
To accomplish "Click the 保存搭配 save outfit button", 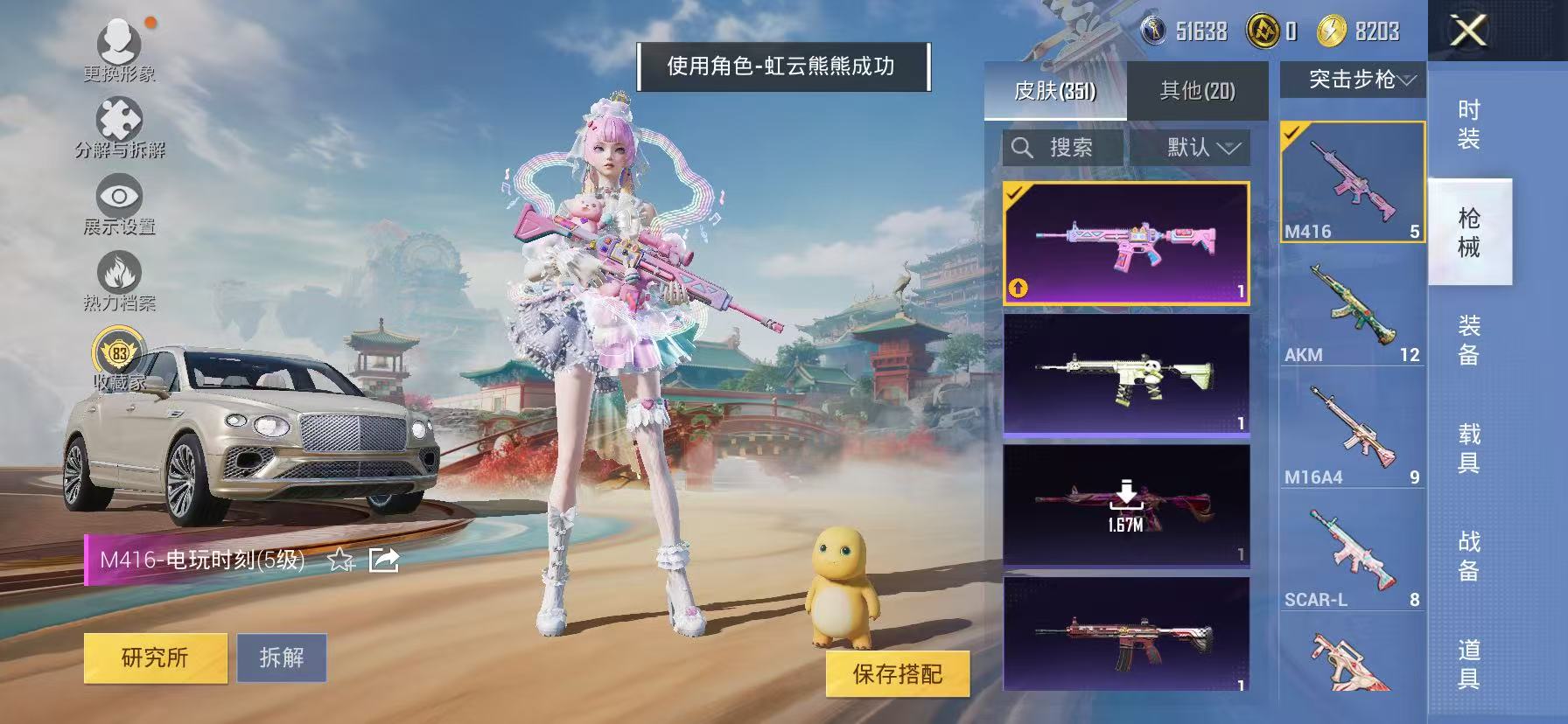I will point(897,673).
